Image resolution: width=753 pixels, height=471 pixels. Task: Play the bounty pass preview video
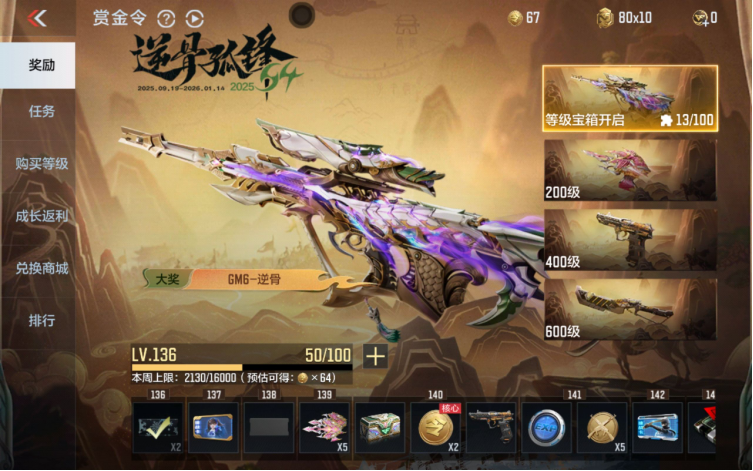[194, 18]
